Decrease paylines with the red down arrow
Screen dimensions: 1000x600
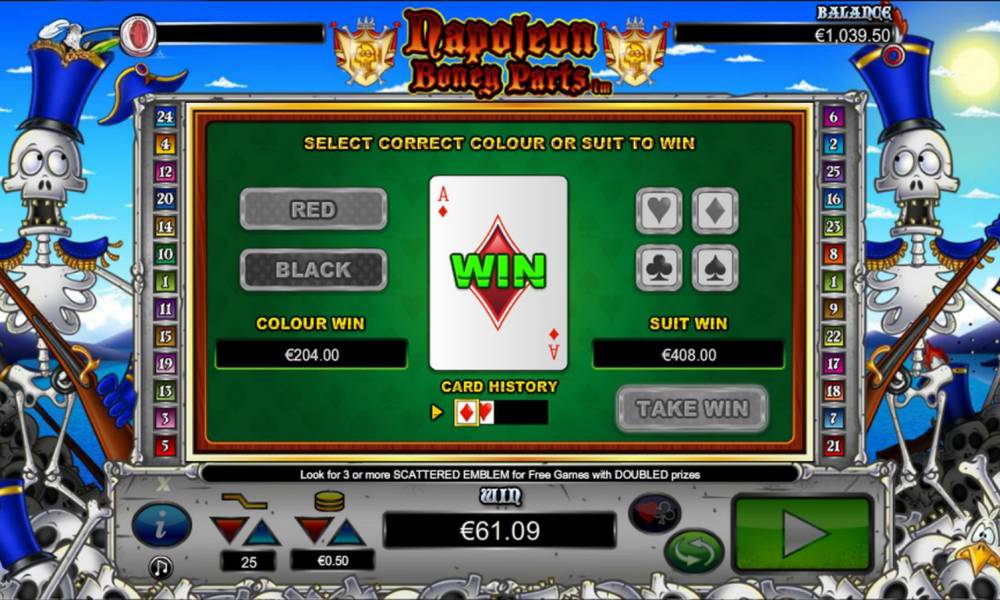(227, 530)
